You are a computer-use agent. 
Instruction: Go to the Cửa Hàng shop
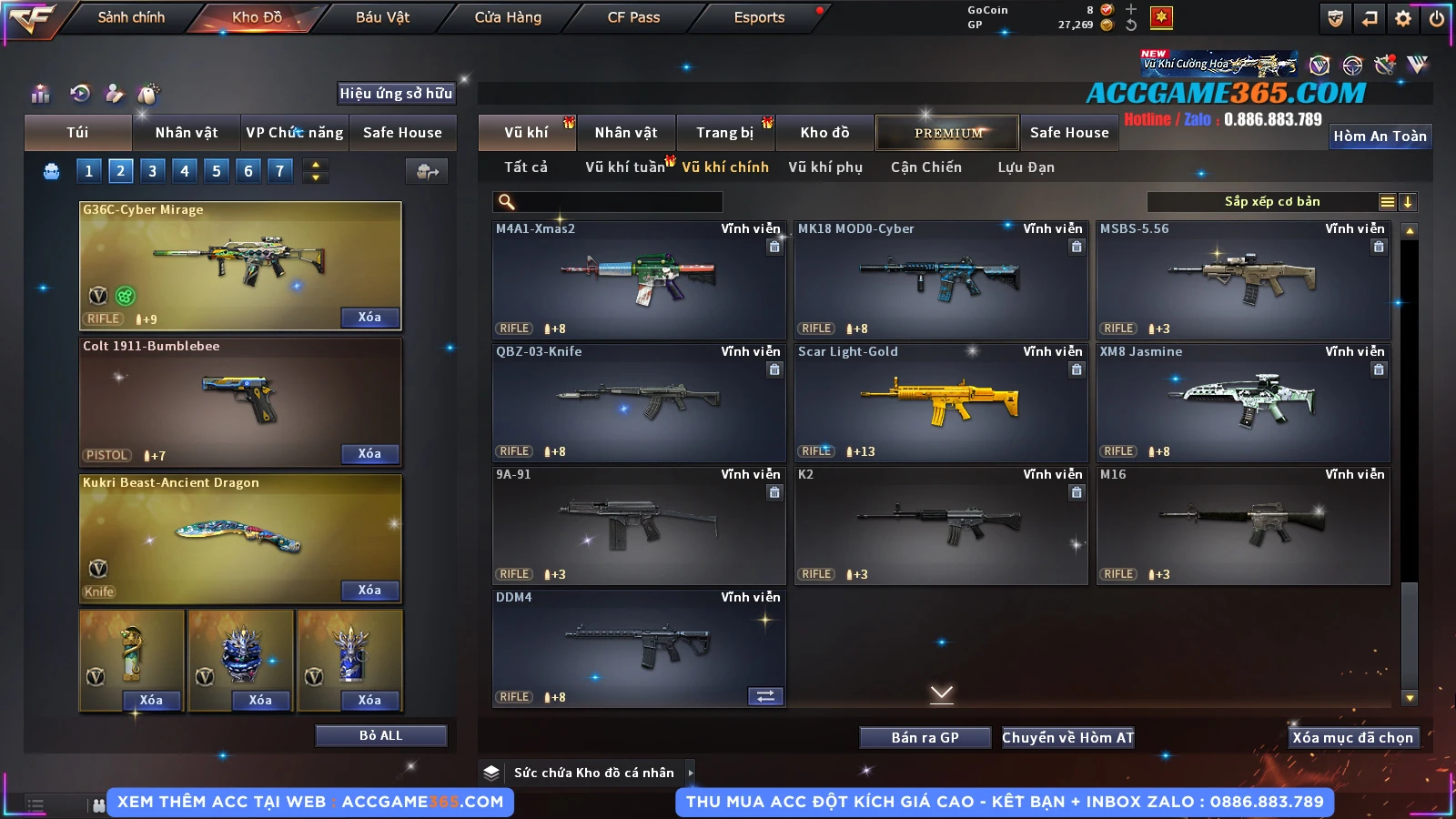(508, 17)
